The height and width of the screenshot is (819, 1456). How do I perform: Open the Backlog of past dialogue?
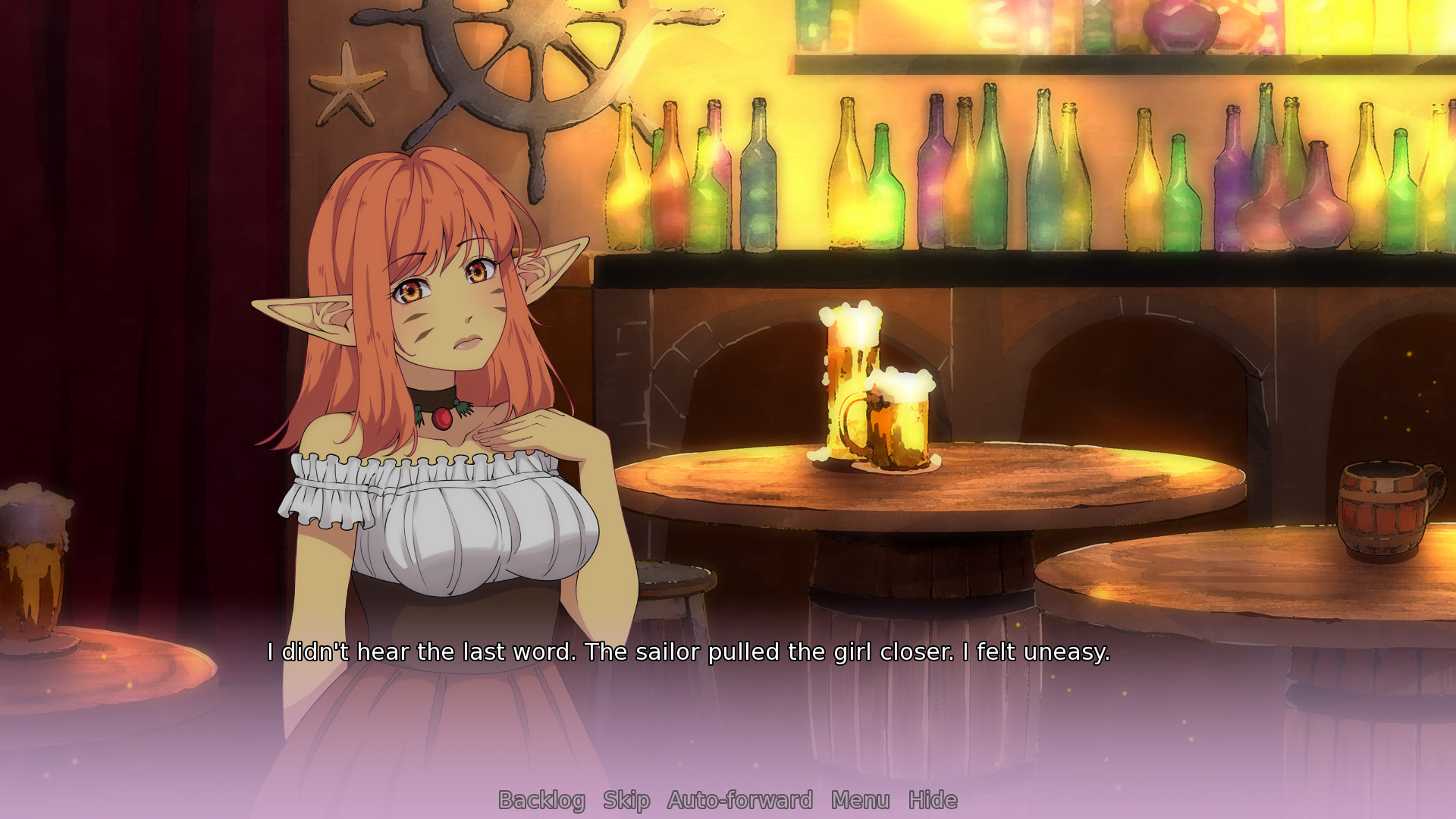coord(541,800)
